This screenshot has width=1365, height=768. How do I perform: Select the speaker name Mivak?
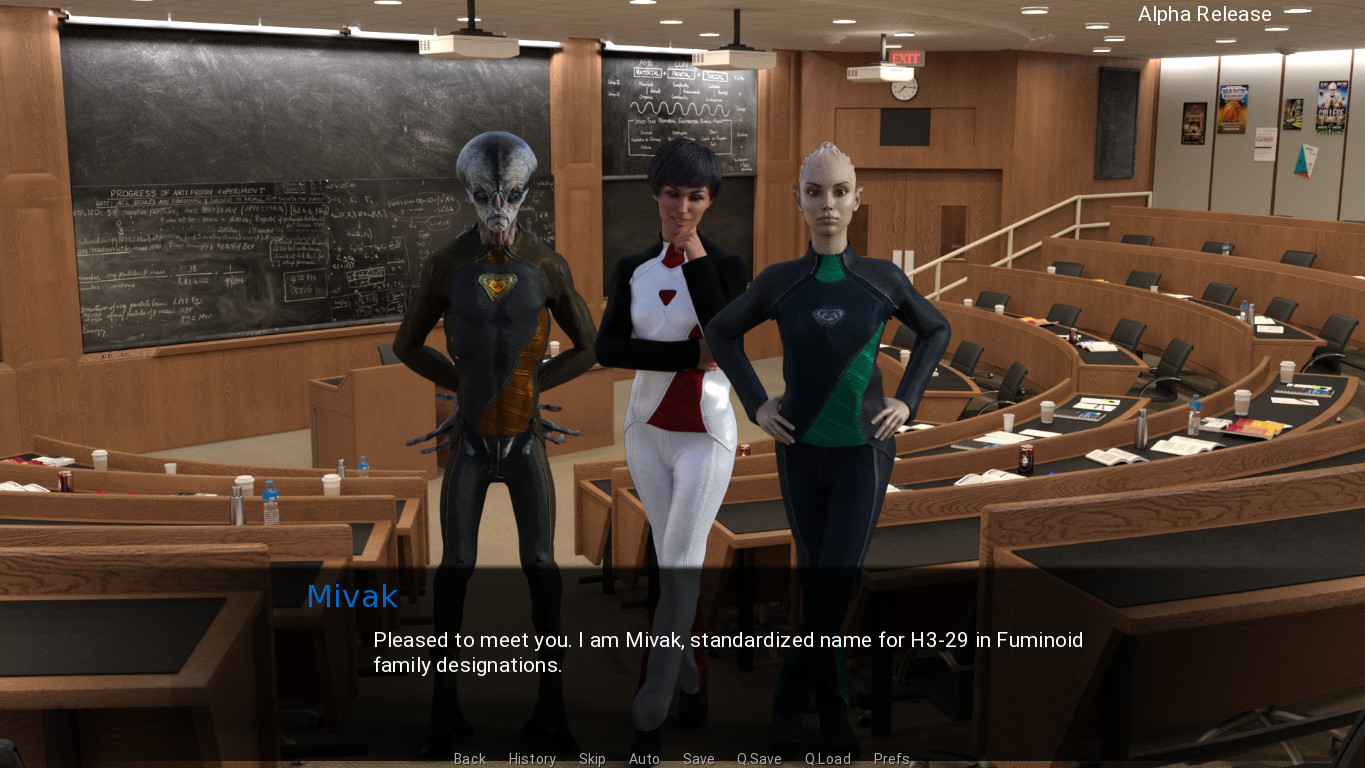click(352, 597)
